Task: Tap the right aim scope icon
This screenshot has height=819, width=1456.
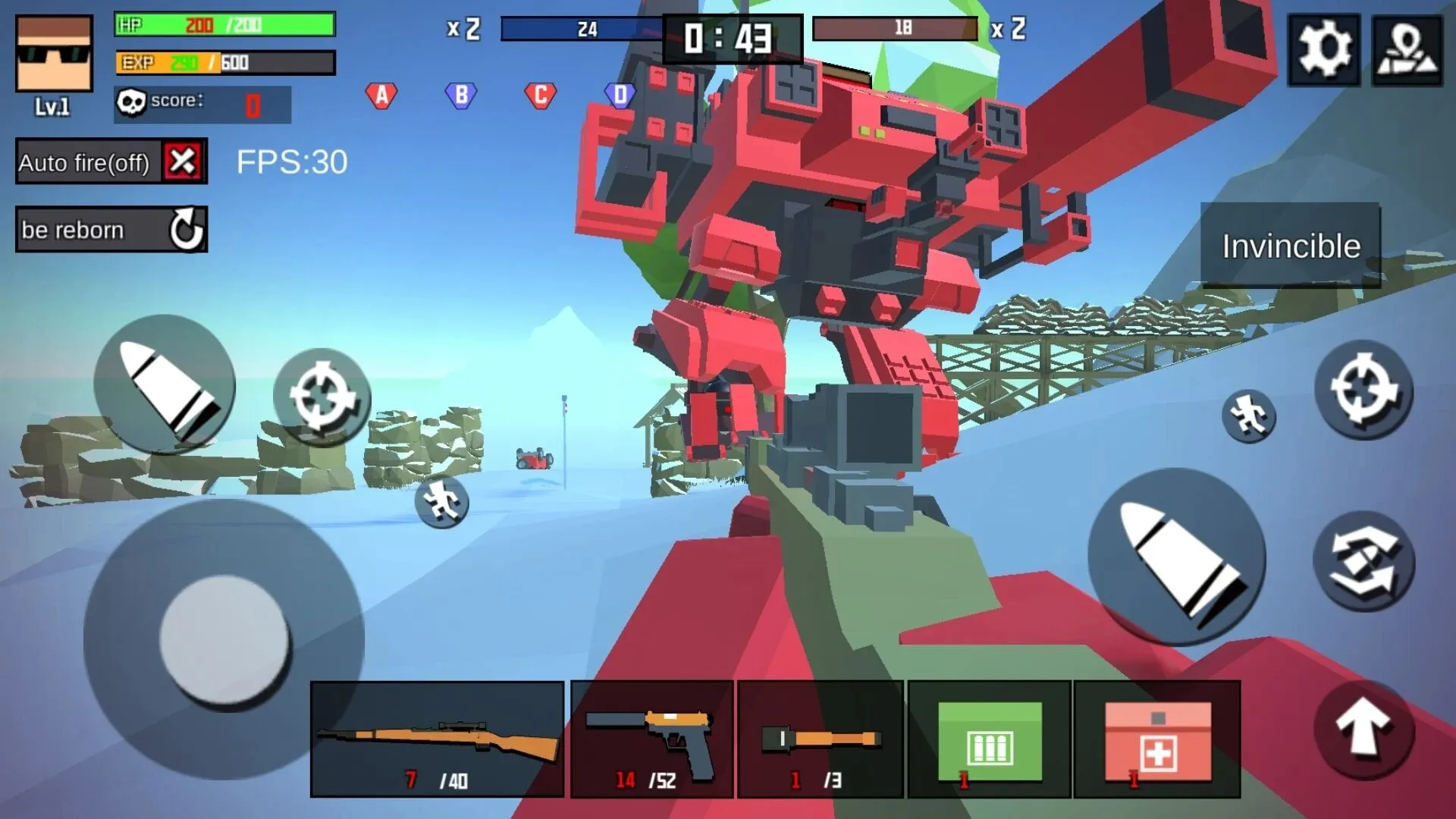Action: coord(1365,388)
